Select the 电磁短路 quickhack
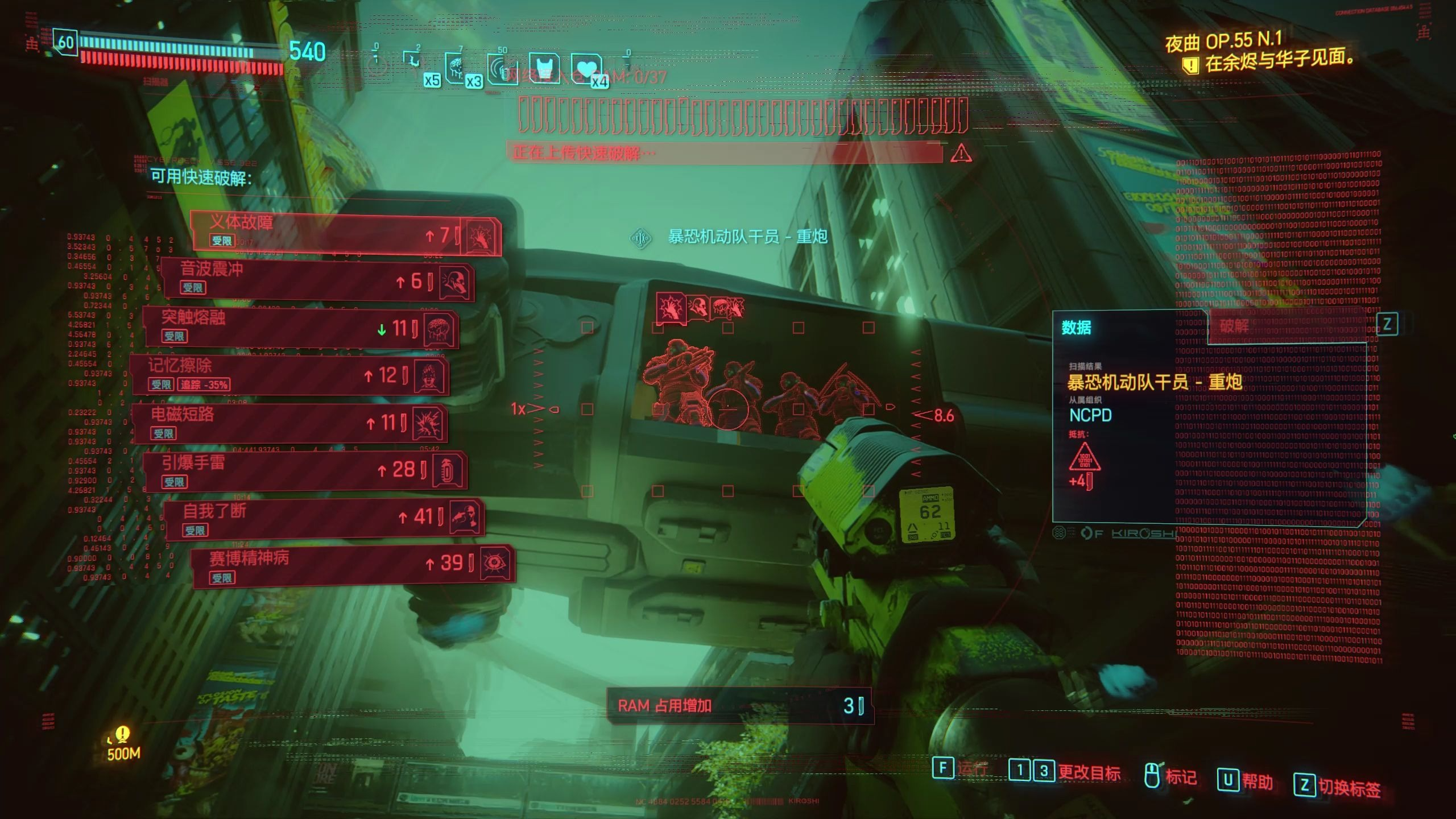The width and height of the screenshot is (1456, 819). [x=290, y=423]
